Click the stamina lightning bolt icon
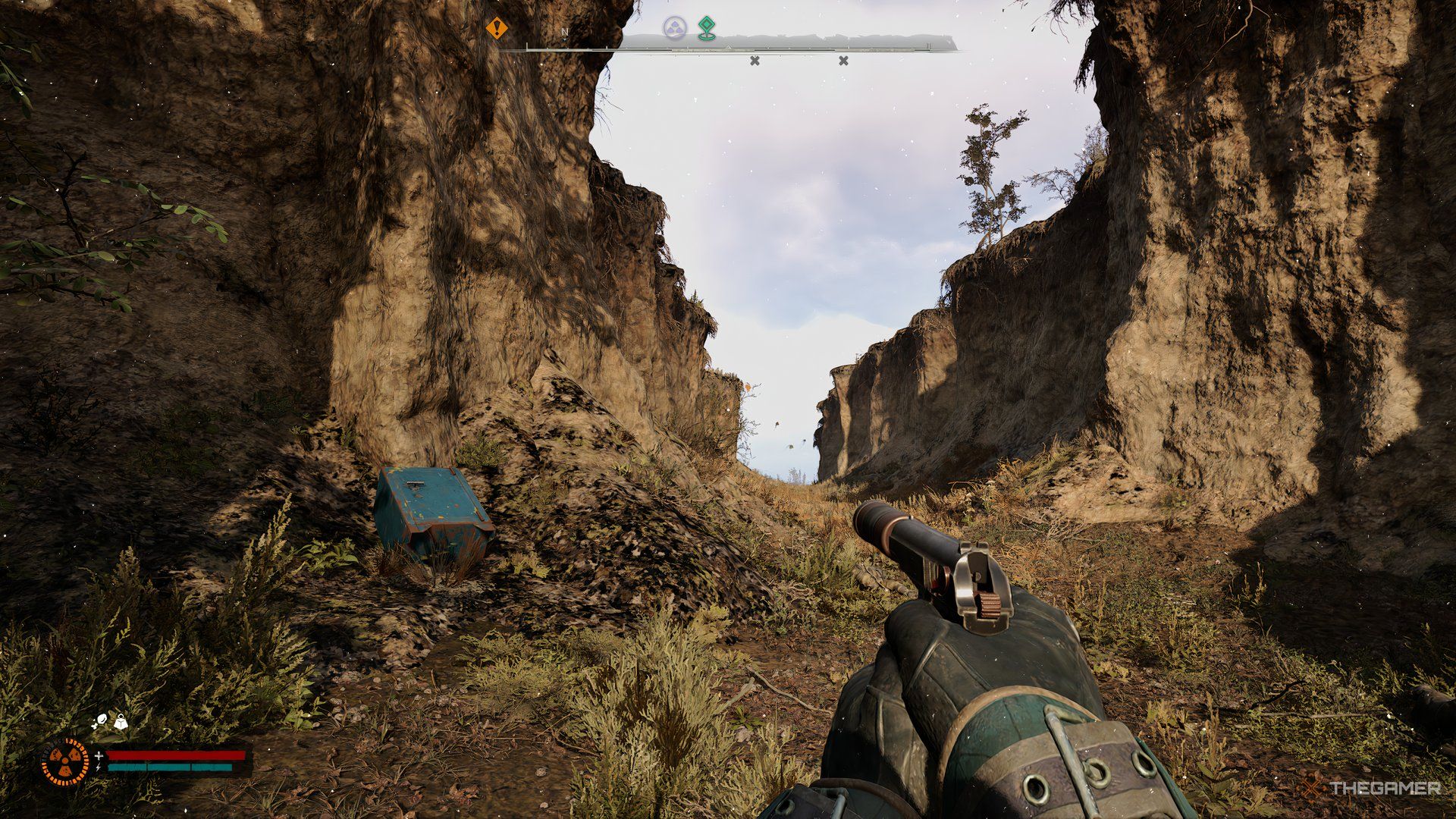Image resolution: width=1456 pixels, height=819 pixels. [98, 767]
